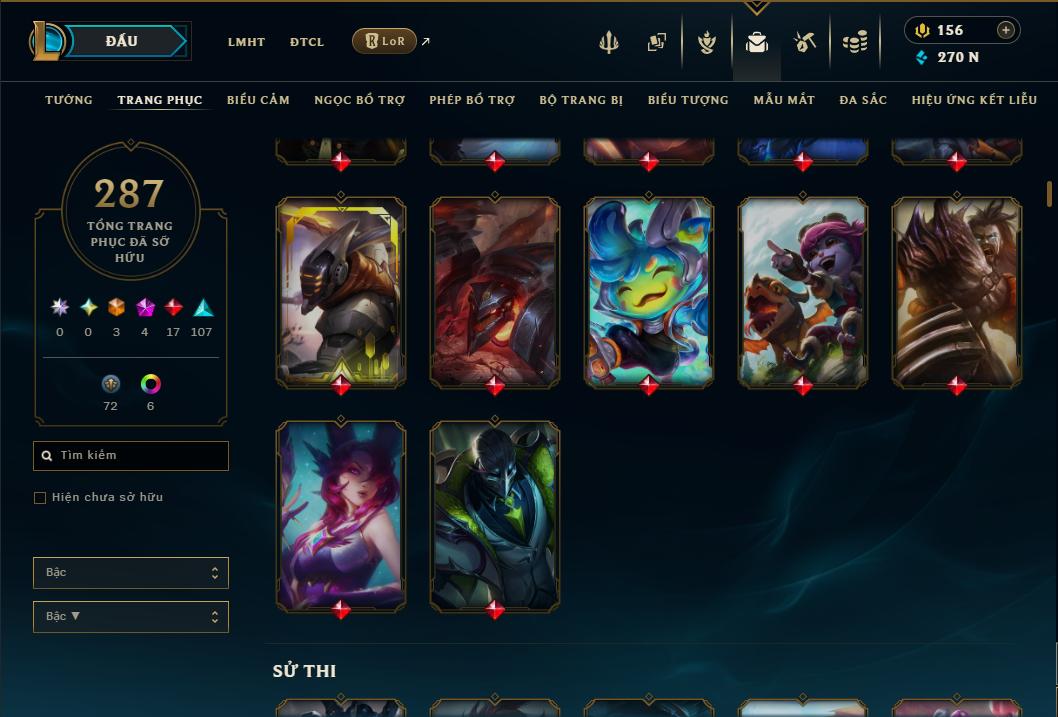Open the first Bậc dropdown
The width and height of the screenshot is (1058, 717).
point(131,573)
